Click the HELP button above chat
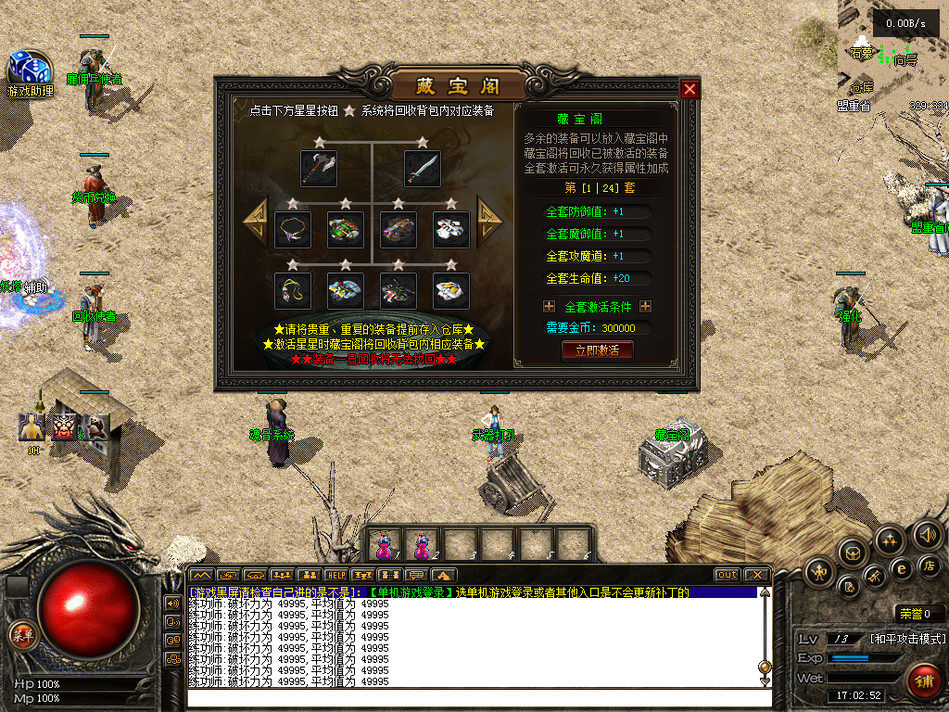 coord(336,575)
